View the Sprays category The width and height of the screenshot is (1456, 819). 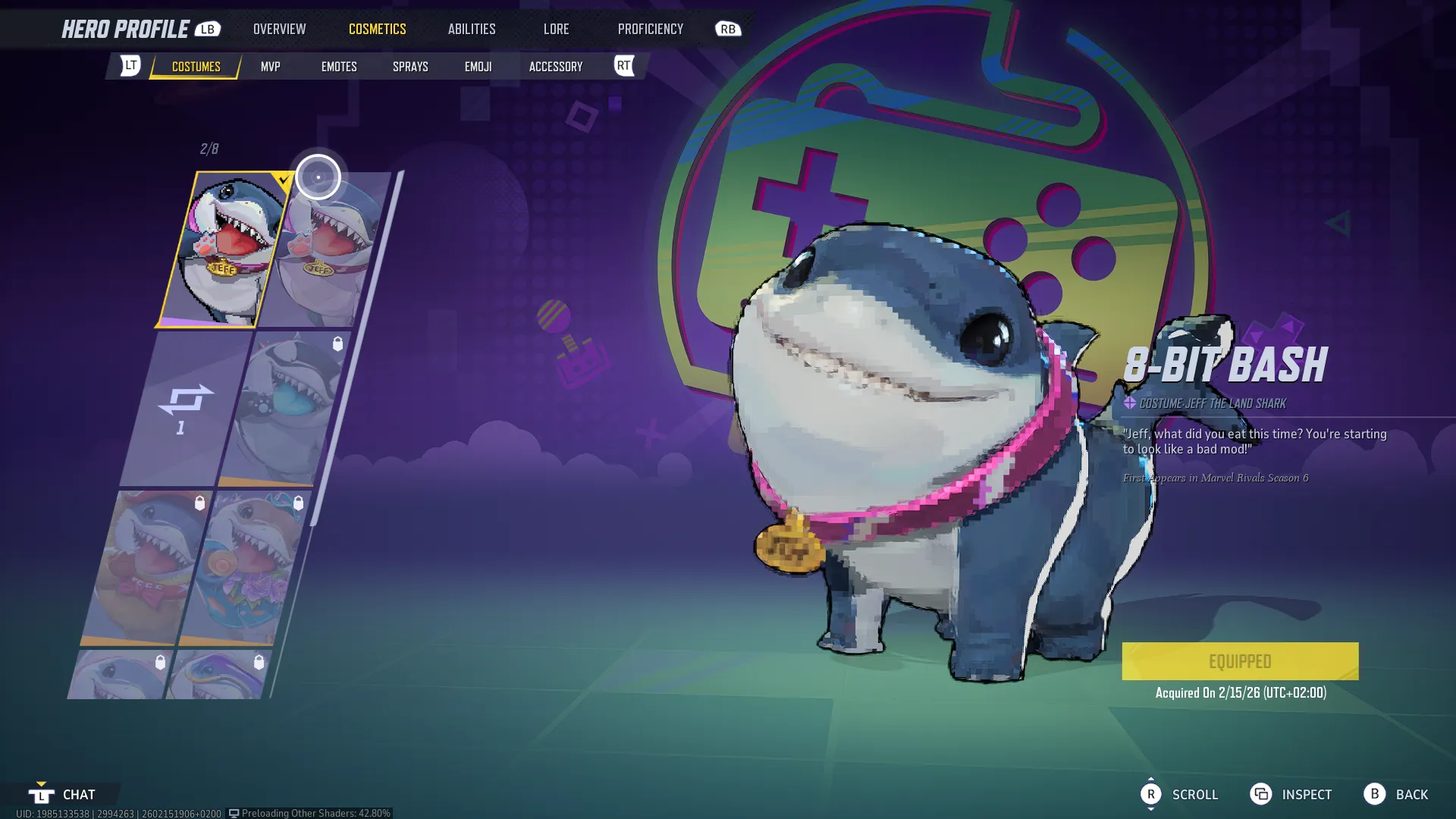(410, 67)
